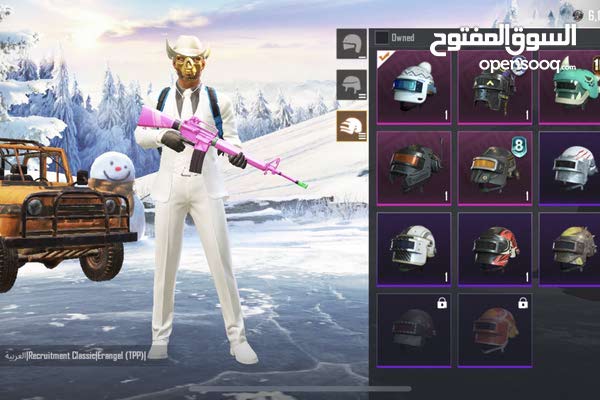The height and width of the screenshot is (400, 600).
Task: Pick the teal monster-teeth helmet skin
Action: point(572,88)
